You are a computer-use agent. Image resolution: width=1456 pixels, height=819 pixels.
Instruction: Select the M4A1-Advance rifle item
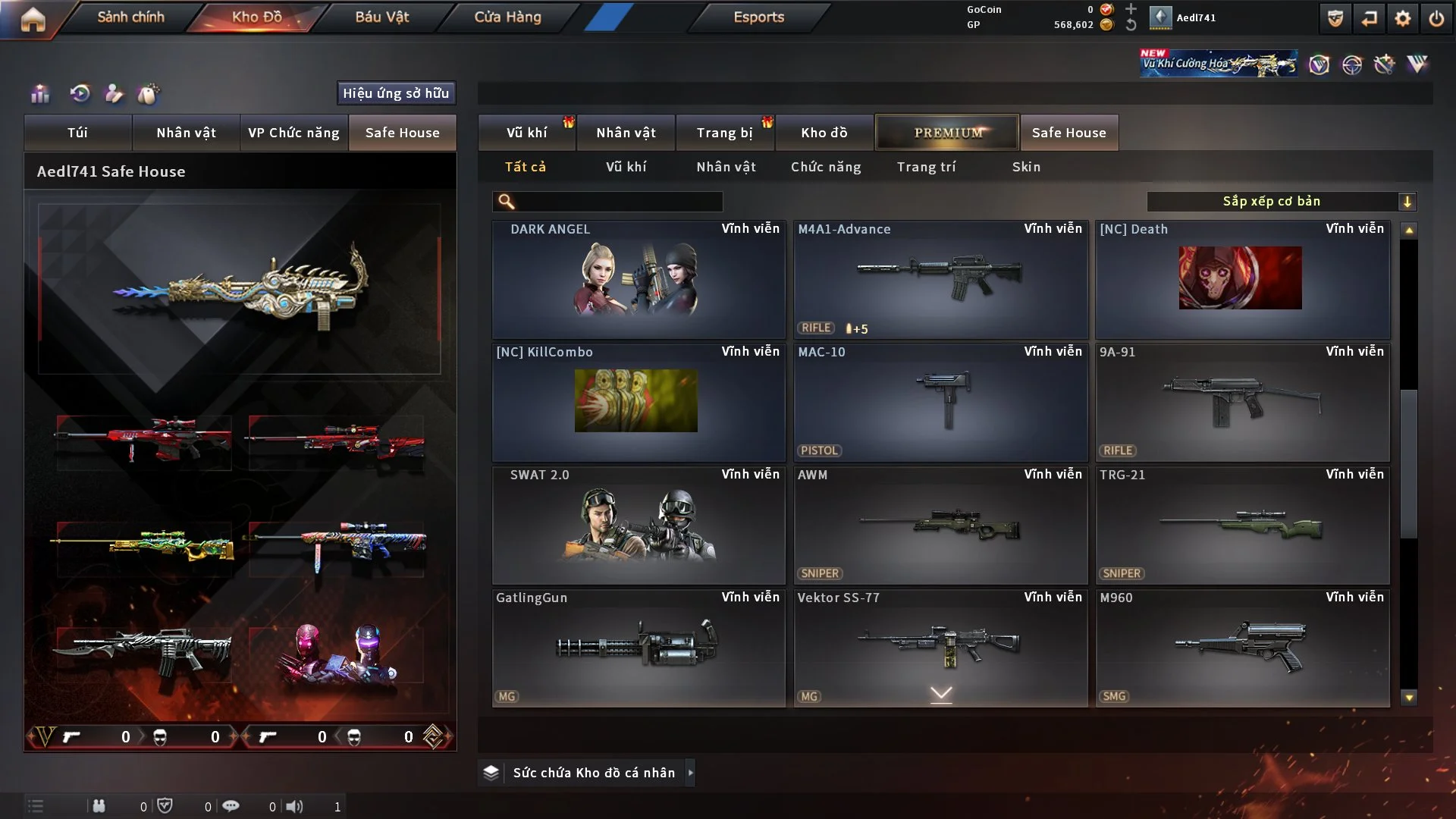940,279
